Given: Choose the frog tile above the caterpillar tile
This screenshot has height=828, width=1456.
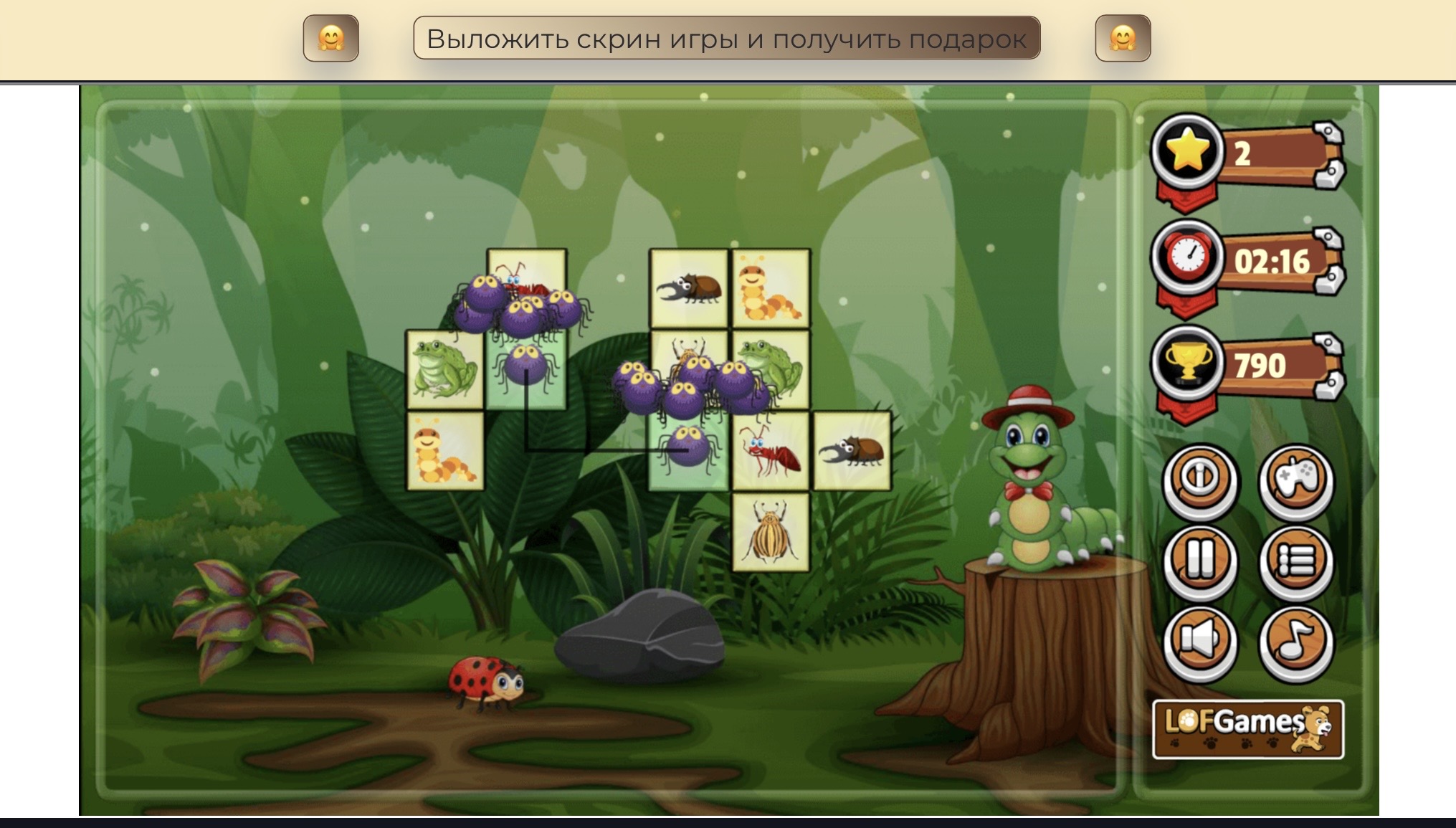Looking at the screenshot, I should 445,370.
